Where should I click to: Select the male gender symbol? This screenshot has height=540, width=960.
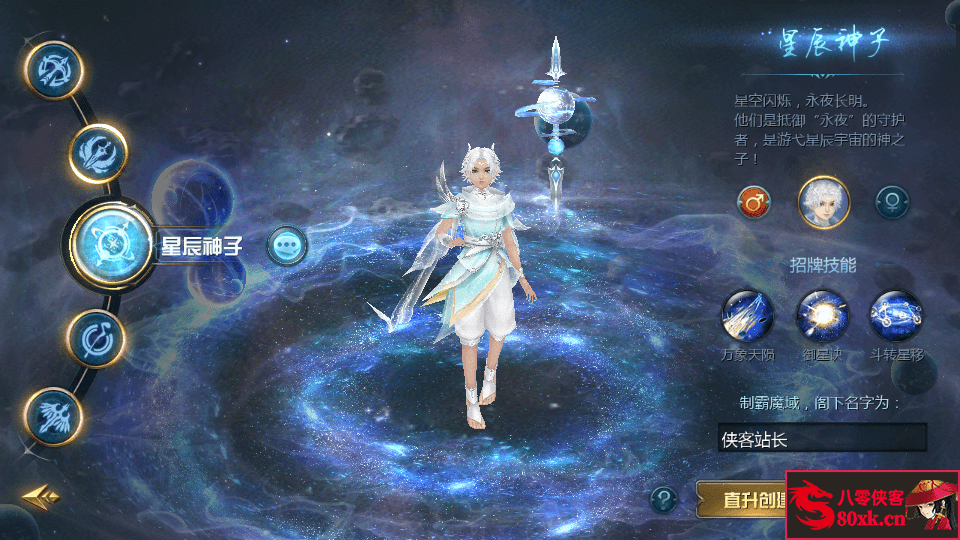754,203
